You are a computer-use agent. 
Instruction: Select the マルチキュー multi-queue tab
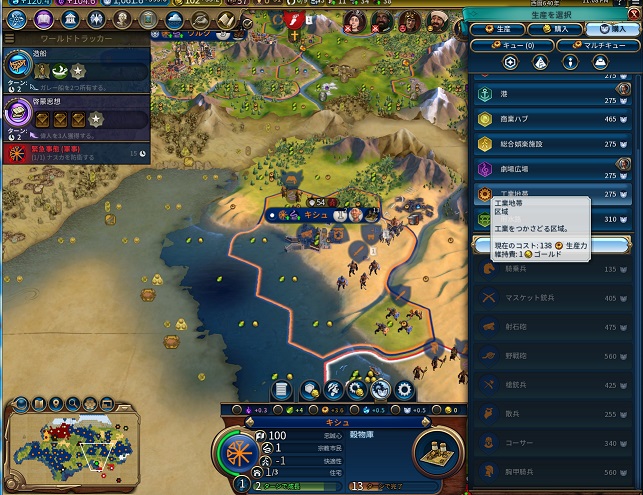(x=599, y=45)
